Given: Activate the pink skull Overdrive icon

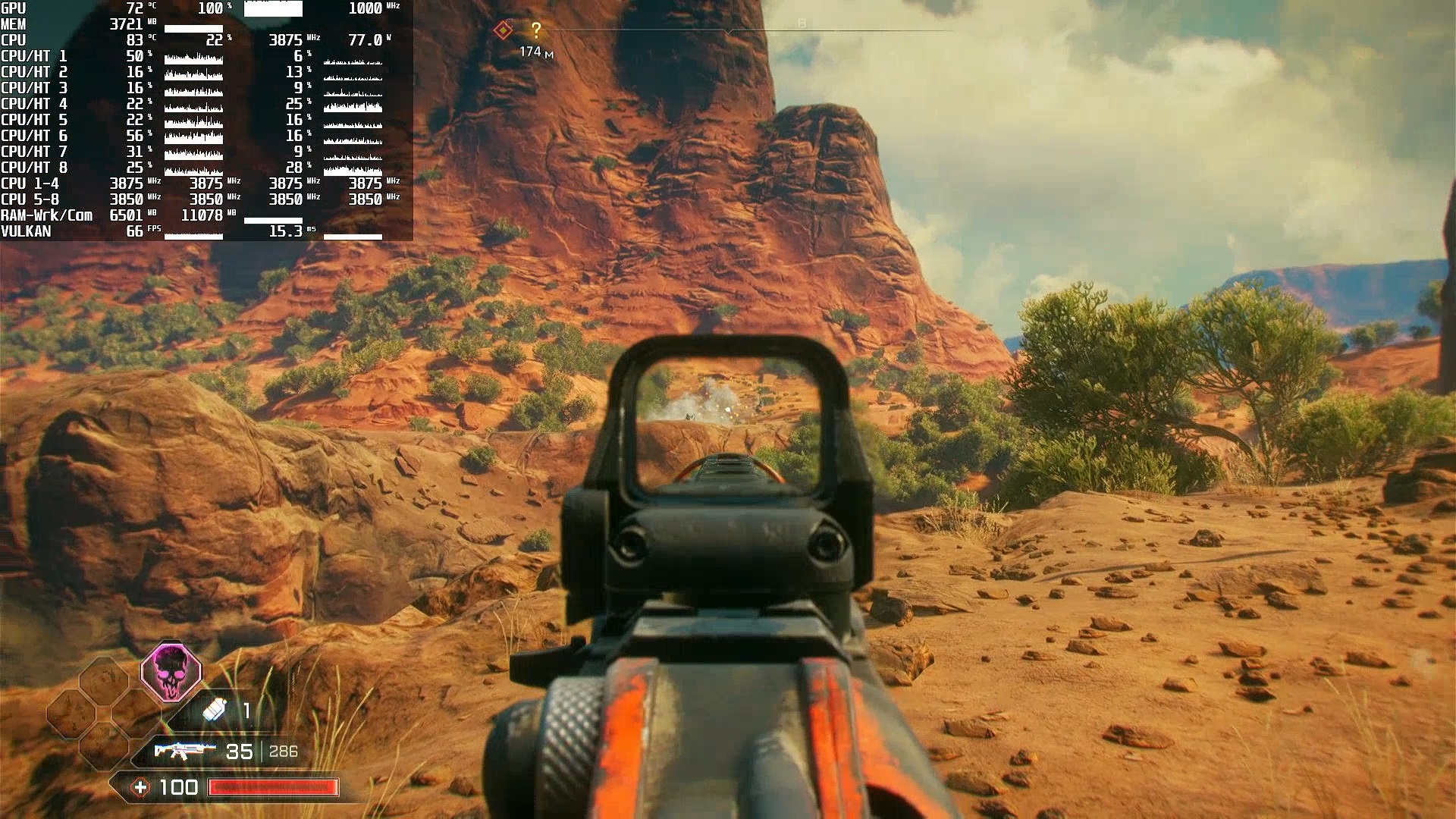Looking at the screenshot, I should click(171, 672).
